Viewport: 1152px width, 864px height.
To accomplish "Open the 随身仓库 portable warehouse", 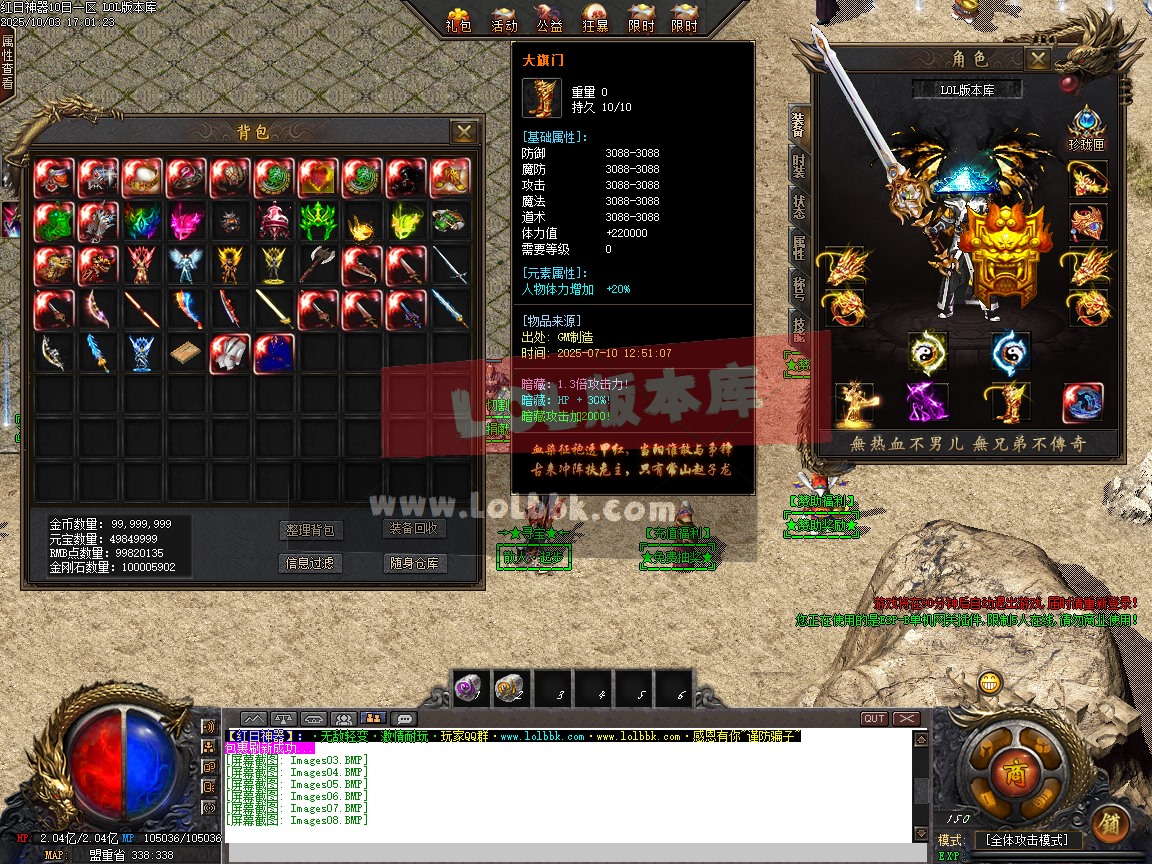I will tap(415, 563).
